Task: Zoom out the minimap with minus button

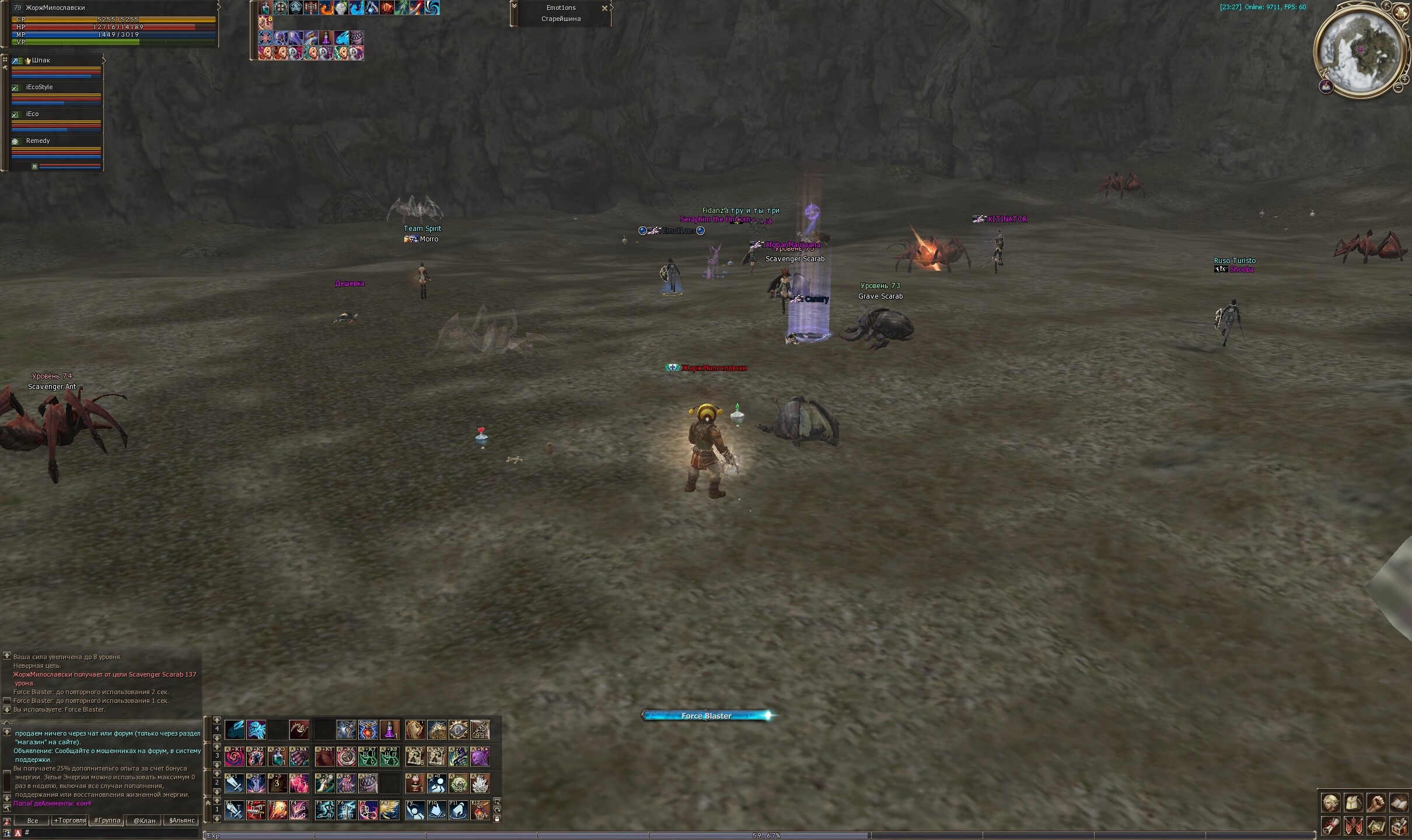Action: [x=1399, y=87]
